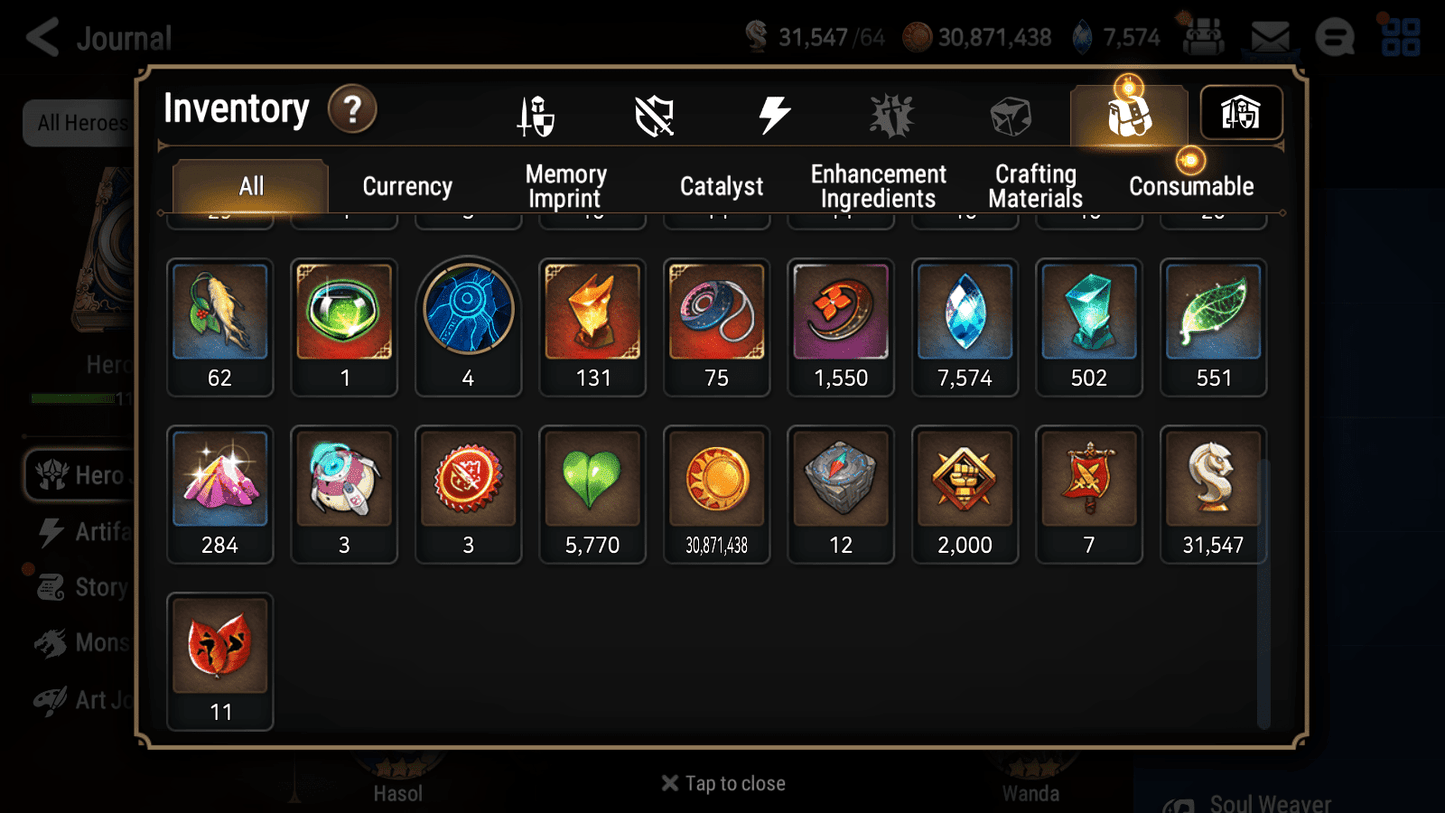The height and width of the screenshot is (813, 1445).
Task: Switch to the Currency tab
Action: point(407,185)
